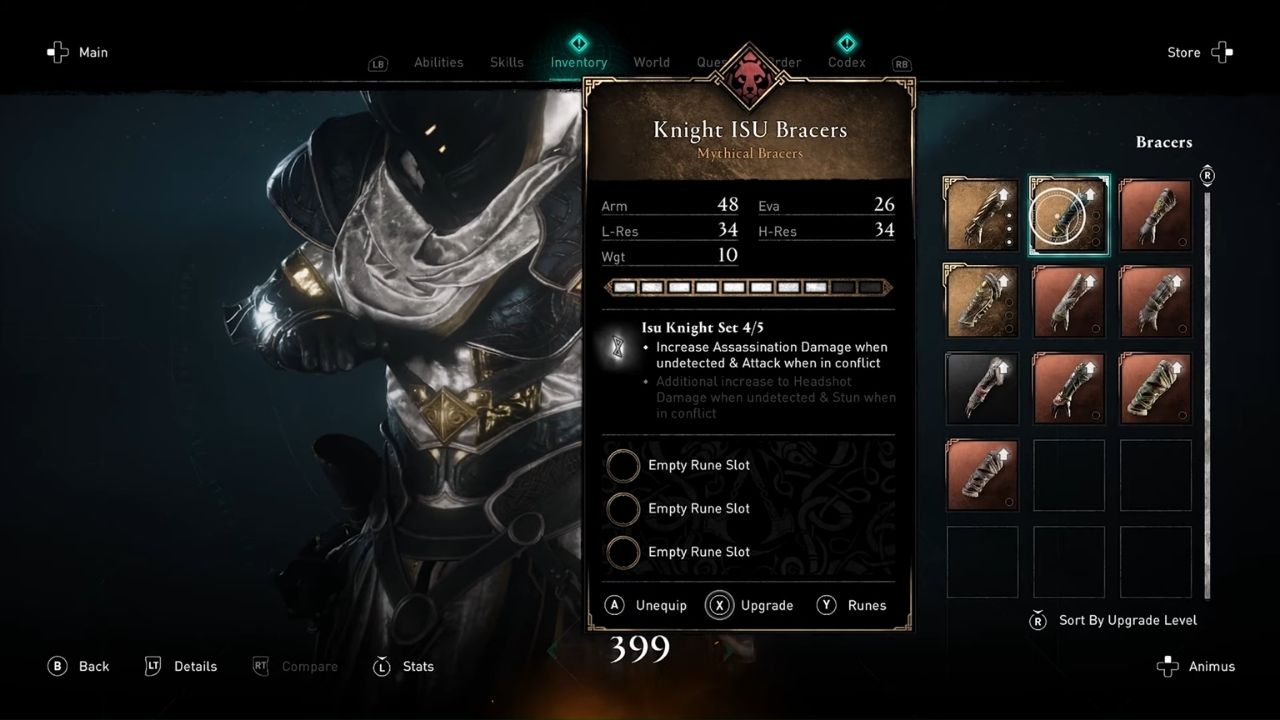The width and height of the screenshot is (1280, 720).
Task: Select the bracer in the fourth row
Action: (981, 475)
